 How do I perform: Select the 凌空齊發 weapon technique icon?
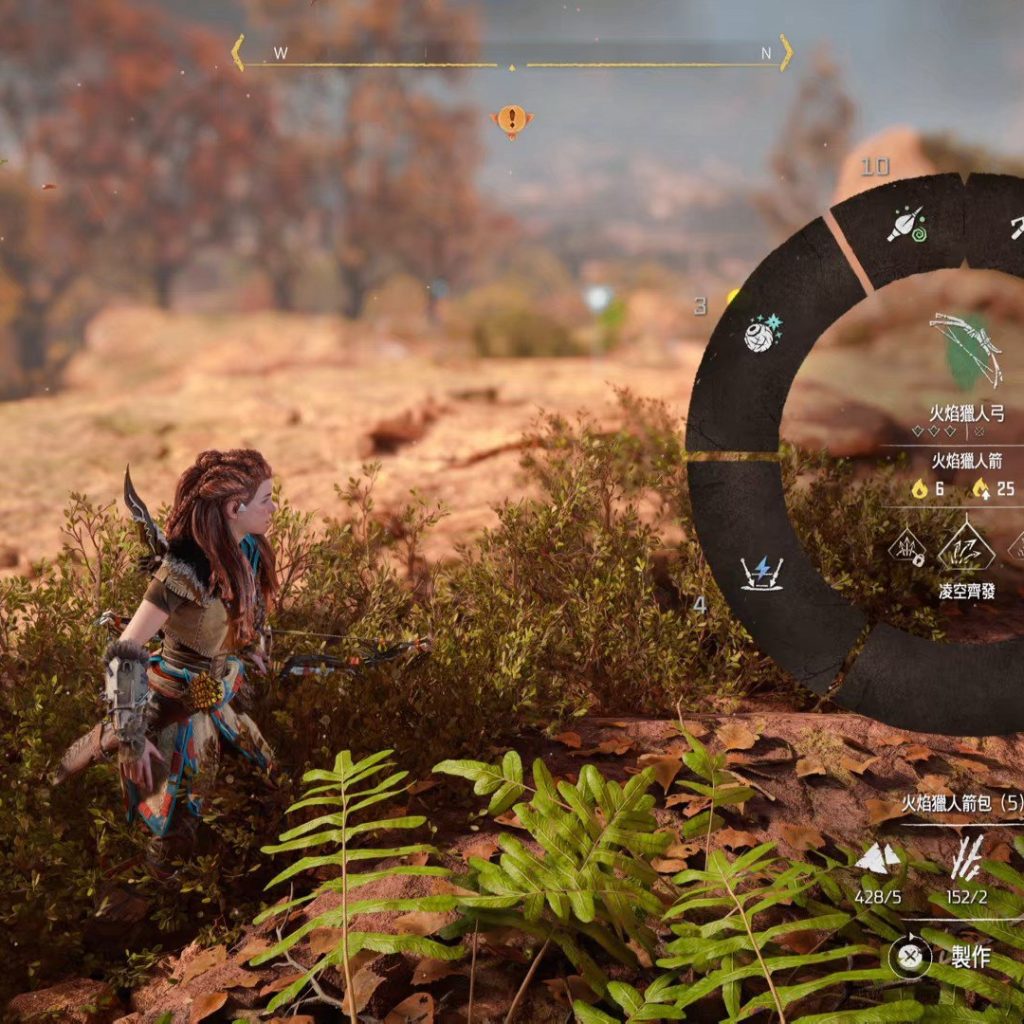pyautogui.click(x=966, y=549)
